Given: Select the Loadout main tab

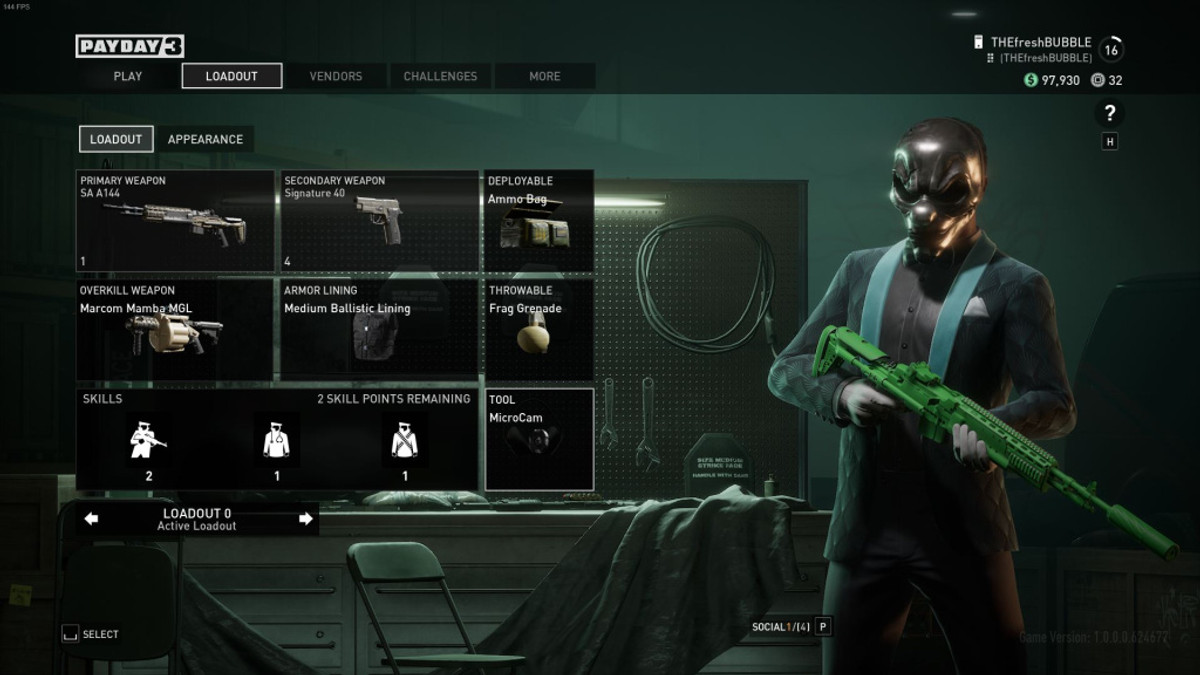Looking at the screenshot, I should click(231, 76).
